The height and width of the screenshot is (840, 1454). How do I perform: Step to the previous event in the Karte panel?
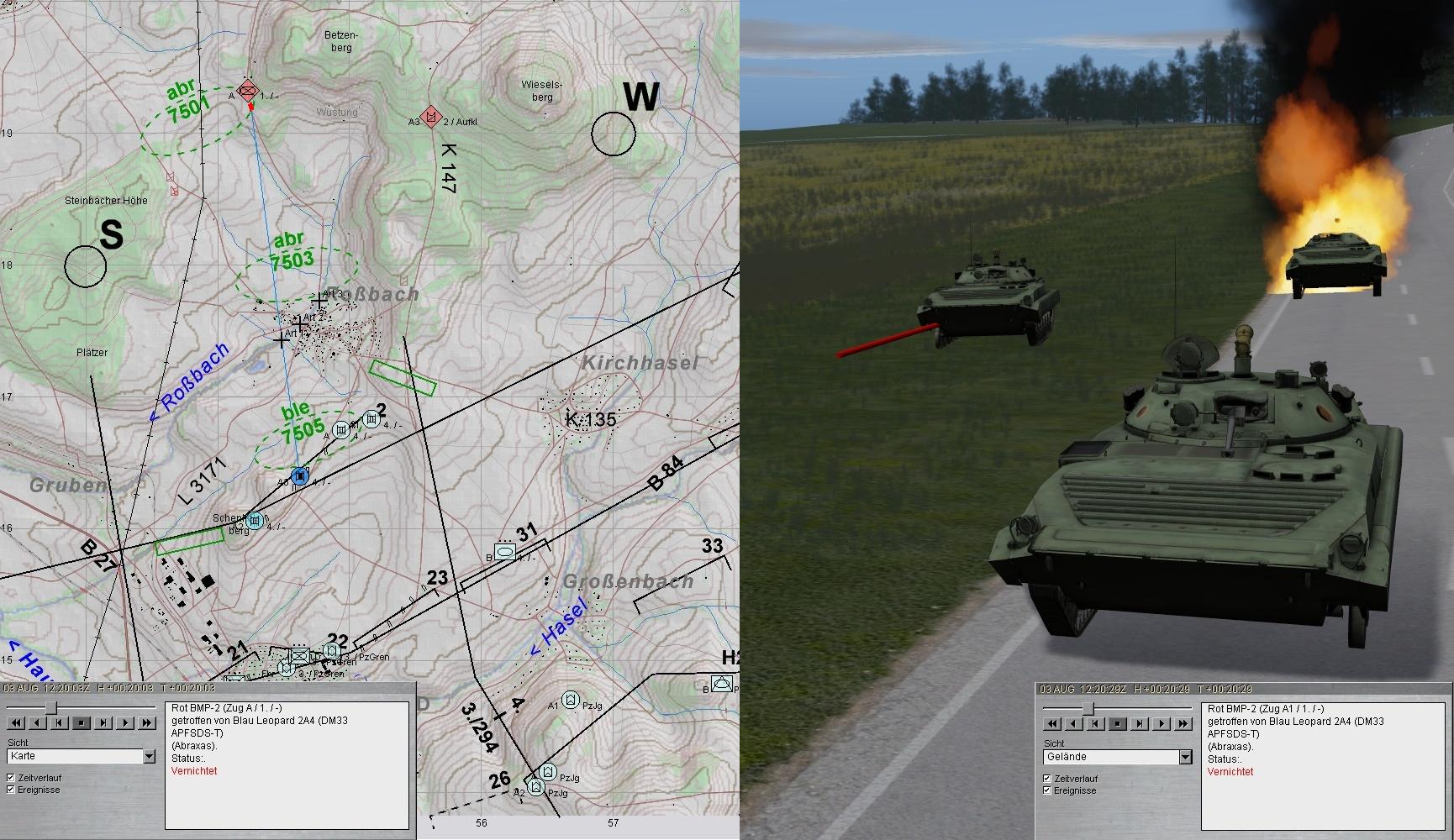pos(59,722)
